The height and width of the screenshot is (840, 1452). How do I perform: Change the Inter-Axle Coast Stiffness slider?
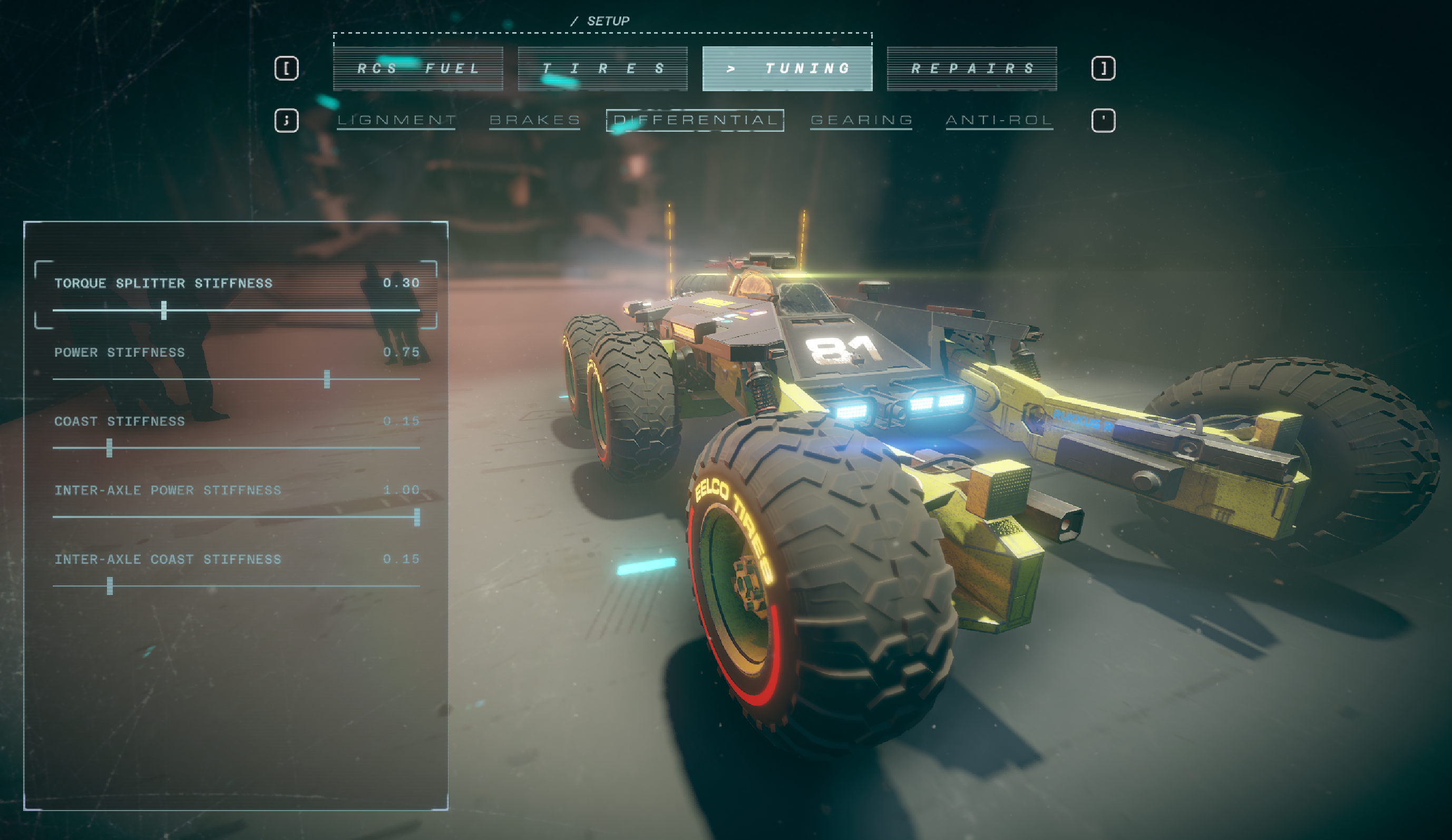point(110,586)
